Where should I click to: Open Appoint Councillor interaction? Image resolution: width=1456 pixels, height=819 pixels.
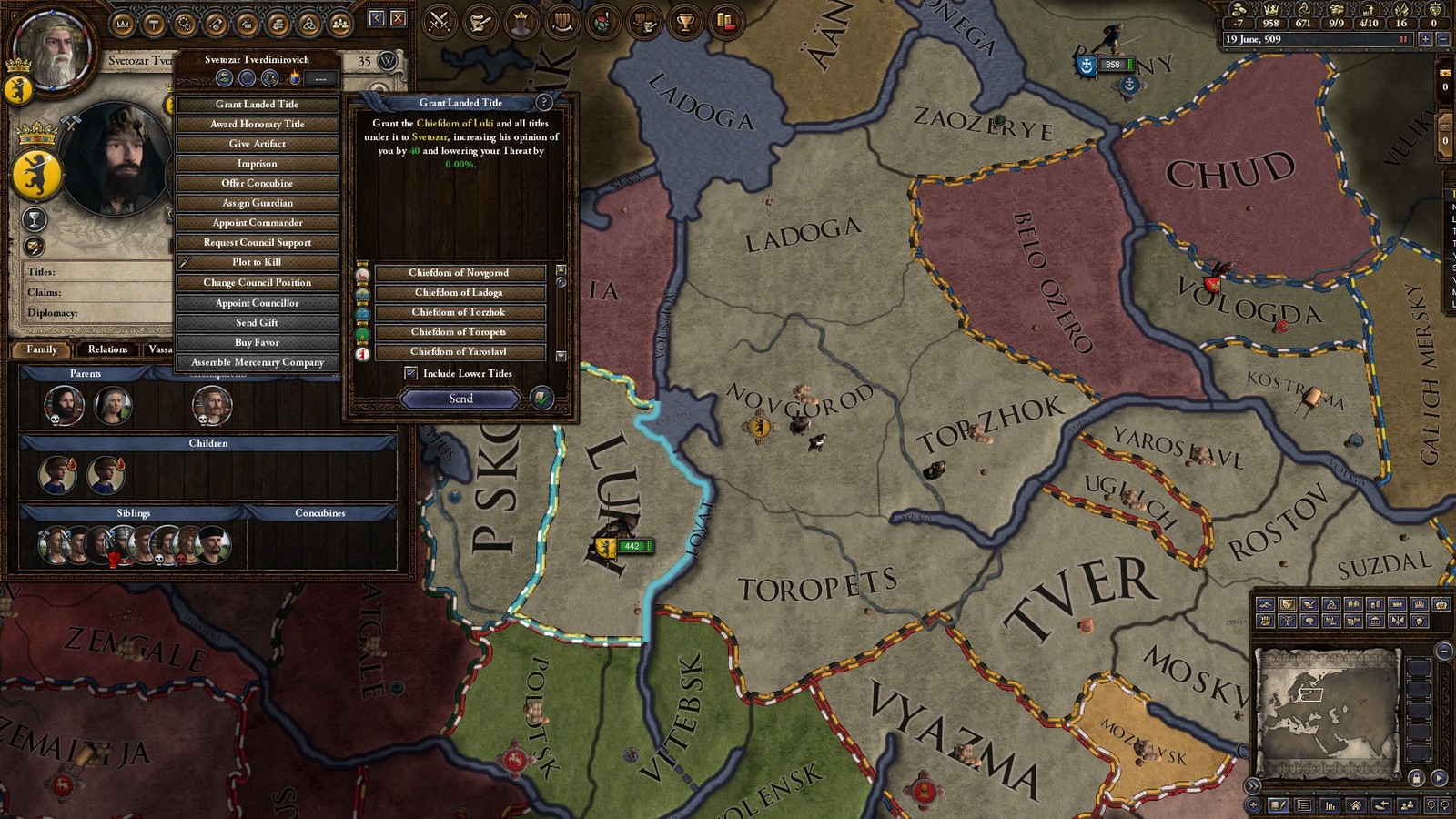[257, 303]
